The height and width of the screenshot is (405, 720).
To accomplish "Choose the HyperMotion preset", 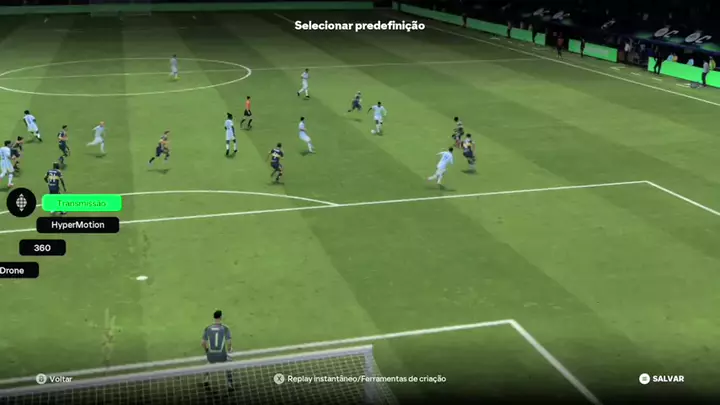I will 78,225.
